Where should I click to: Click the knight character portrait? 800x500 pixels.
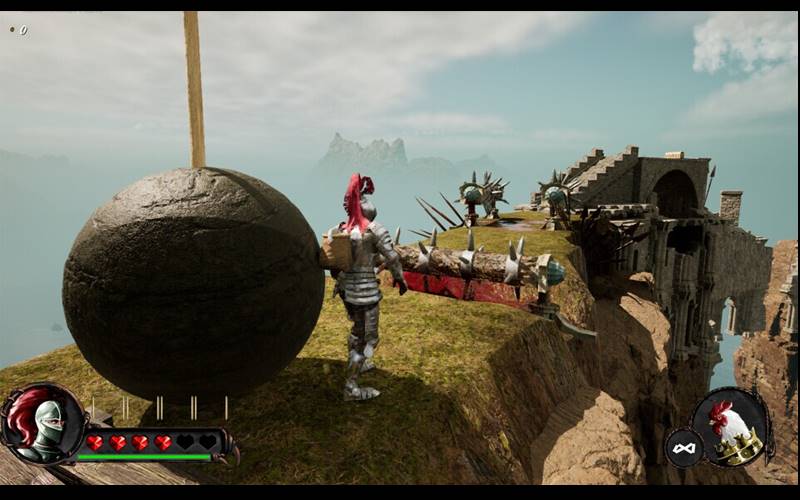coord(42,423)
